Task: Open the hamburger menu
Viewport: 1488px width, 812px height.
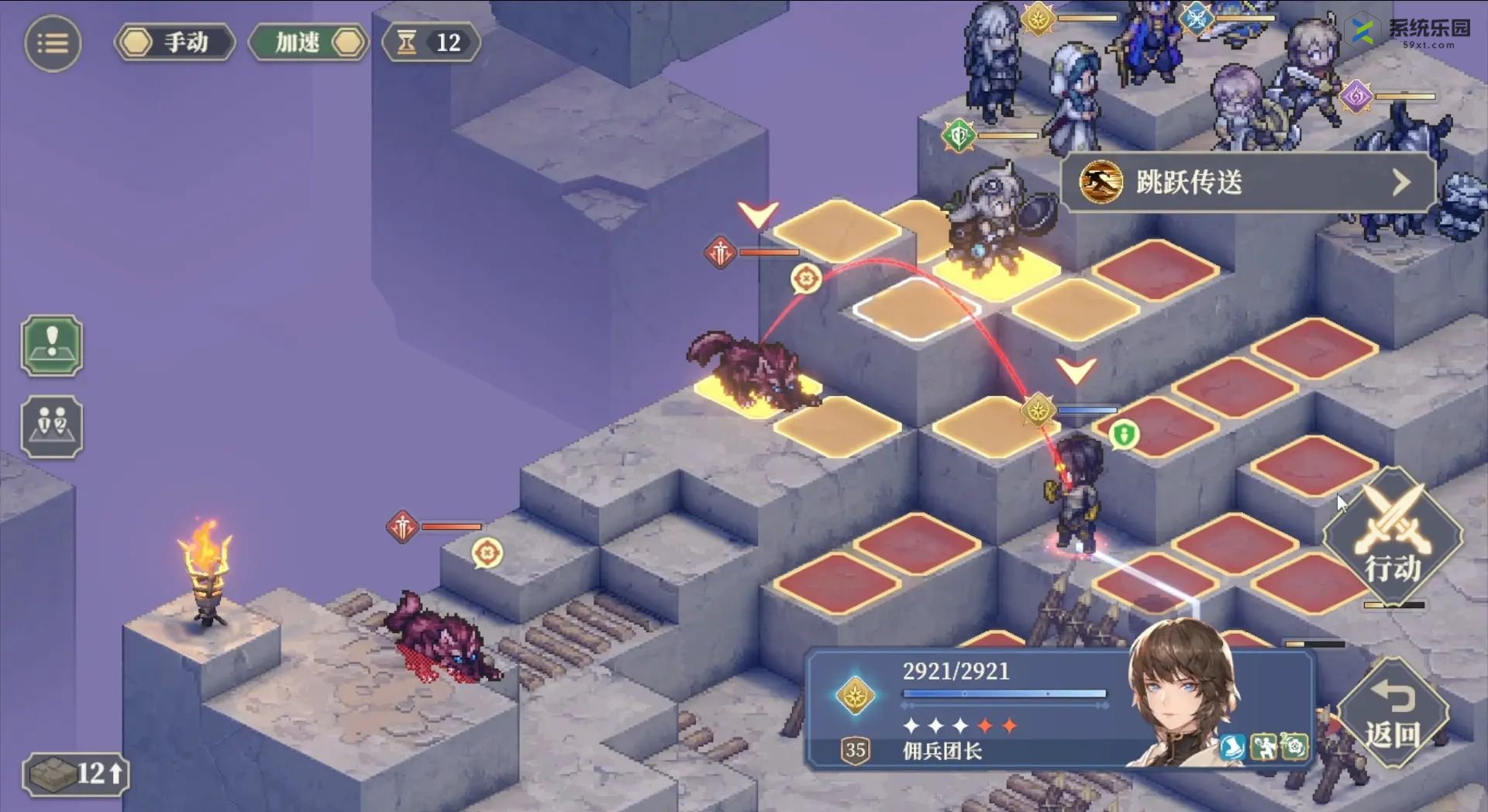Action: click(53, 43)
